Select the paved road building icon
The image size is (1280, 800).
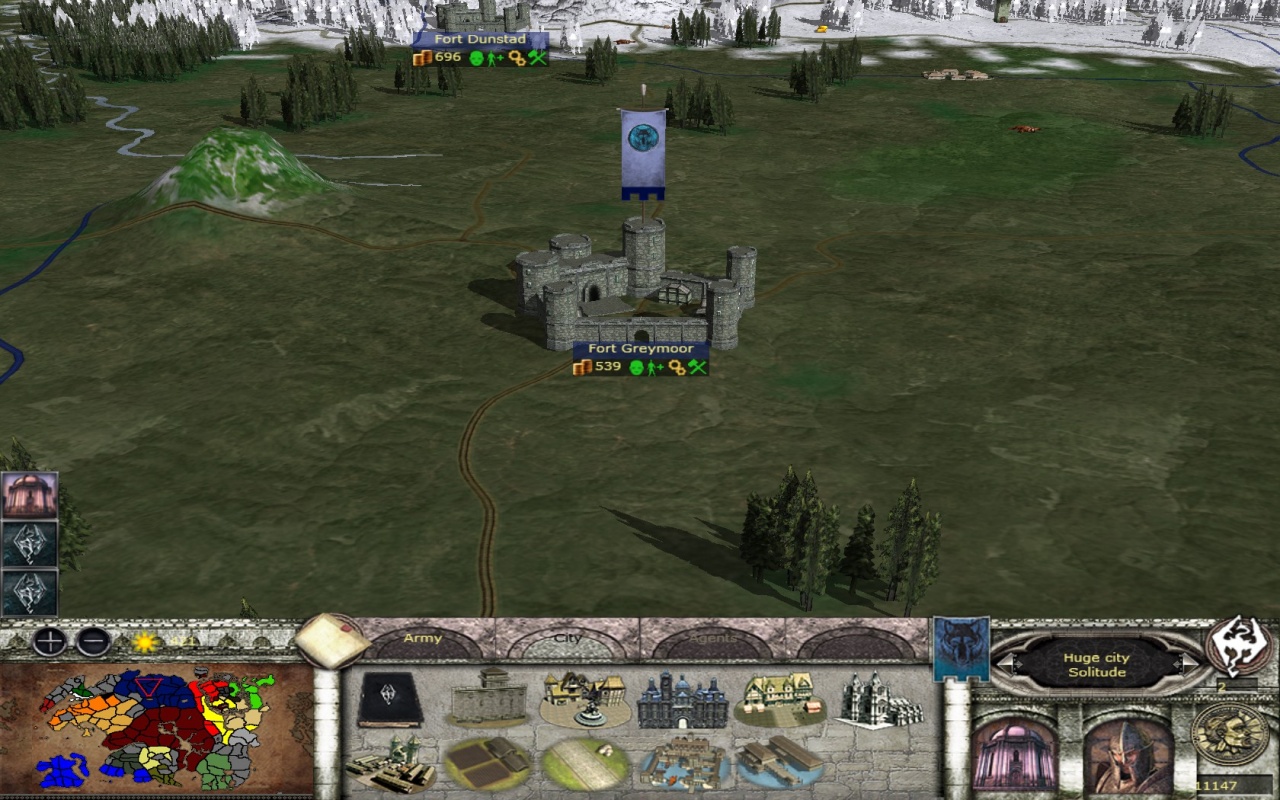[x=584, y=764]
